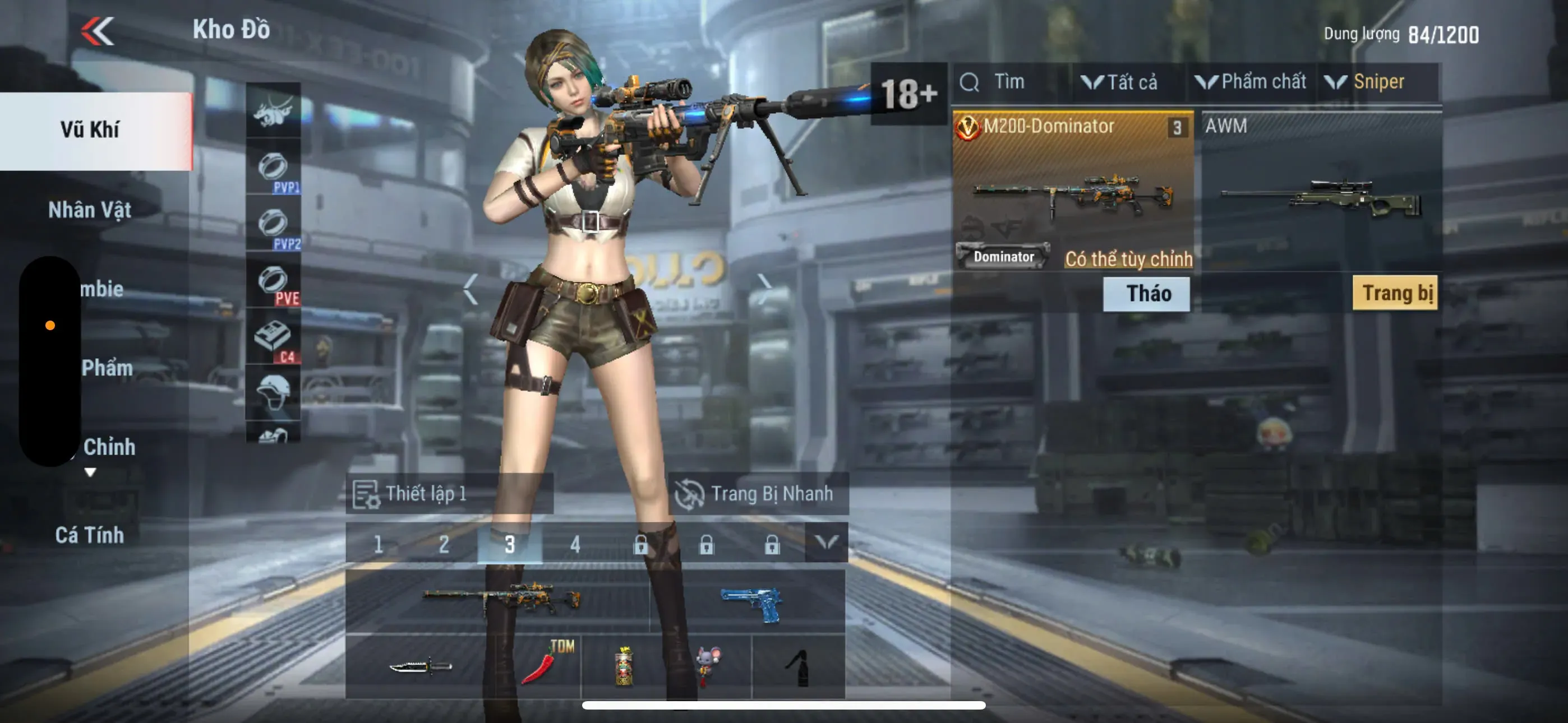1568x723 pixels.
Task: Open the Cá Tính category
Action: [90, 535]
